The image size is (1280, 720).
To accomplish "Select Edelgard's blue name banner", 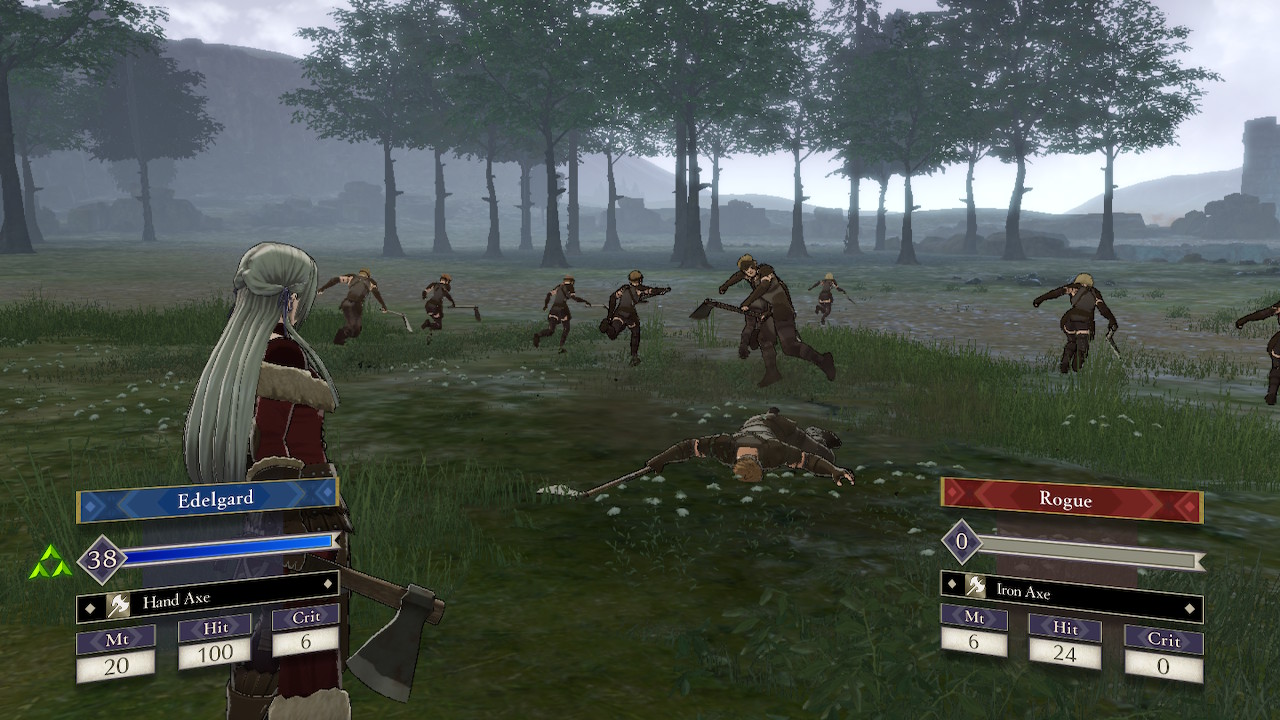I will (208, 499).
